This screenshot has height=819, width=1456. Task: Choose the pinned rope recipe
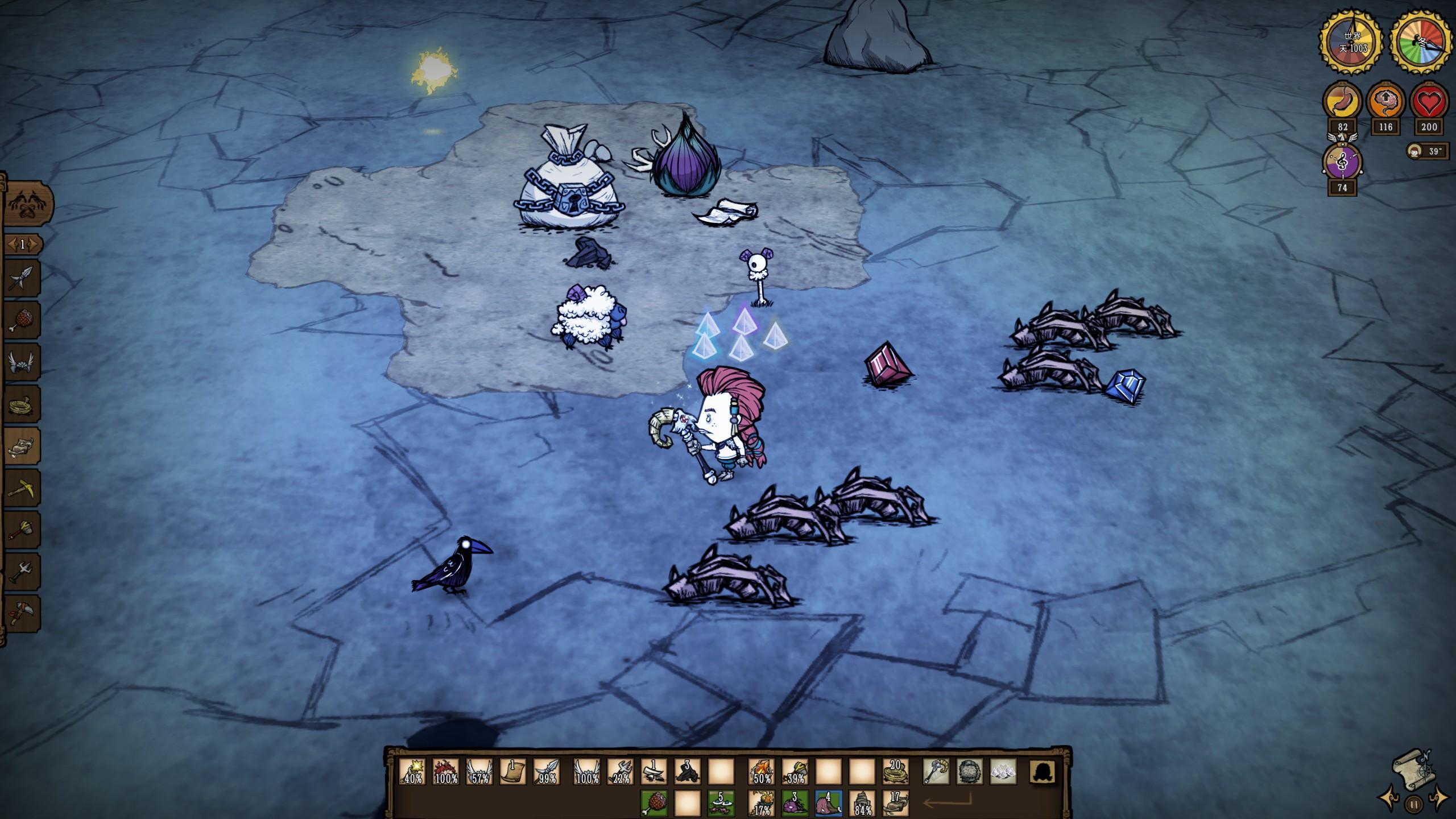(x=22, y=405)
